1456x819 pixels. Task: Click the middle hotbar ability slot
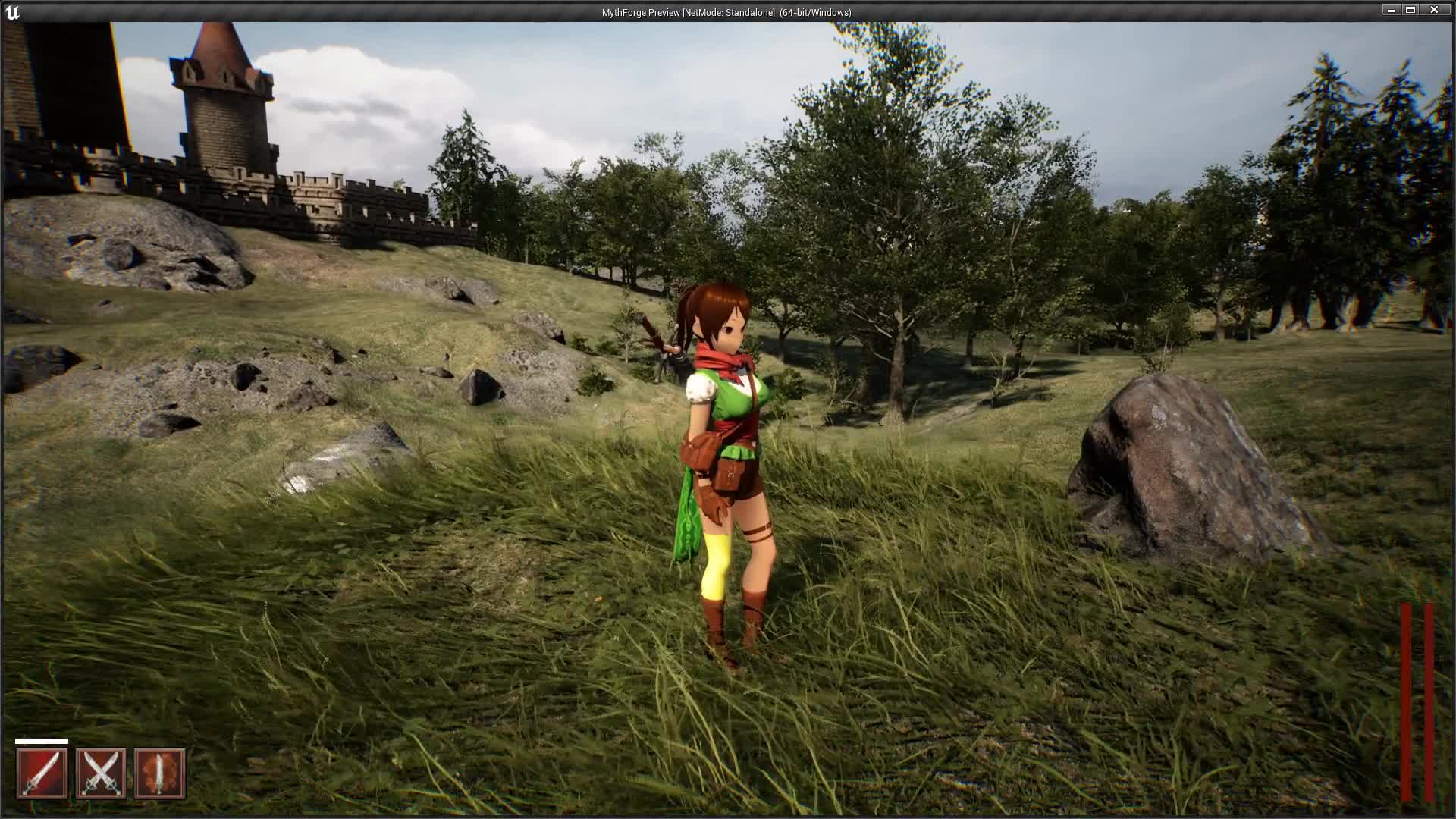click(x=102, y=772)
